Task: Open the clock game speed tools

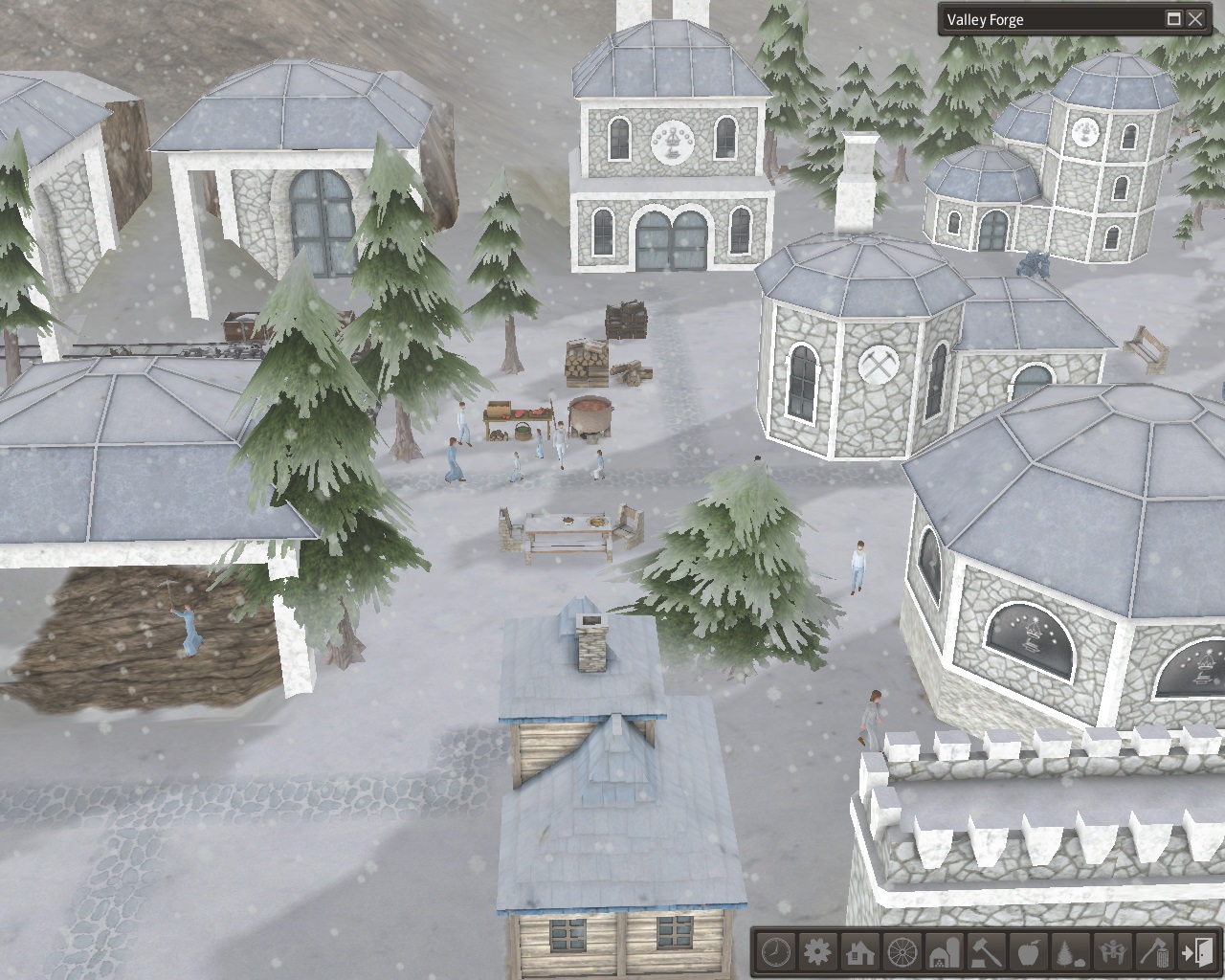Action: coord(776,952)
